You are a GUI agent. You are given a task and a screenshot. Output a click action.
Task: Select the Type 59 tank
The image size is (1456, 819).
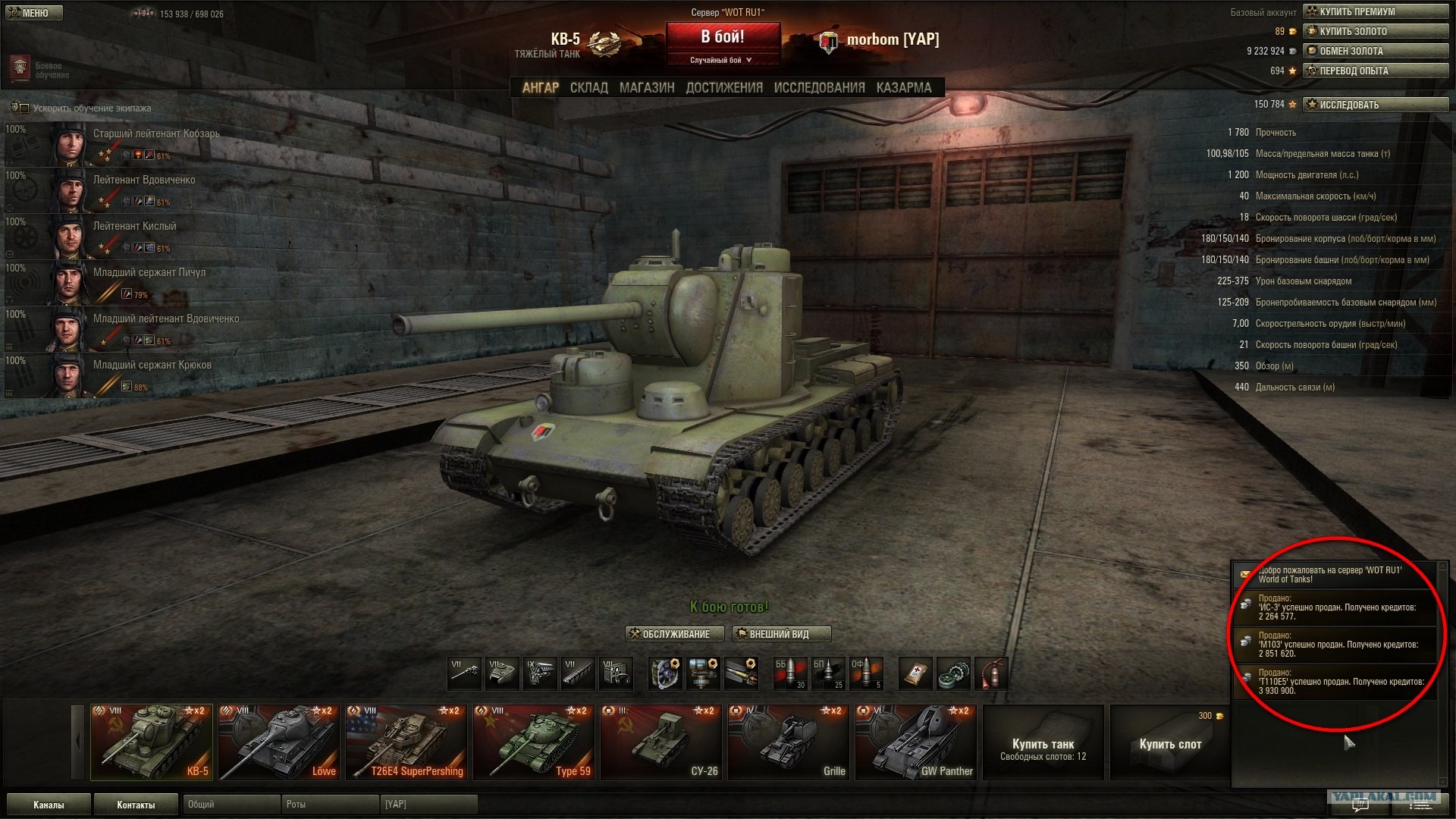pyautogui.click(x=533, y=742)
